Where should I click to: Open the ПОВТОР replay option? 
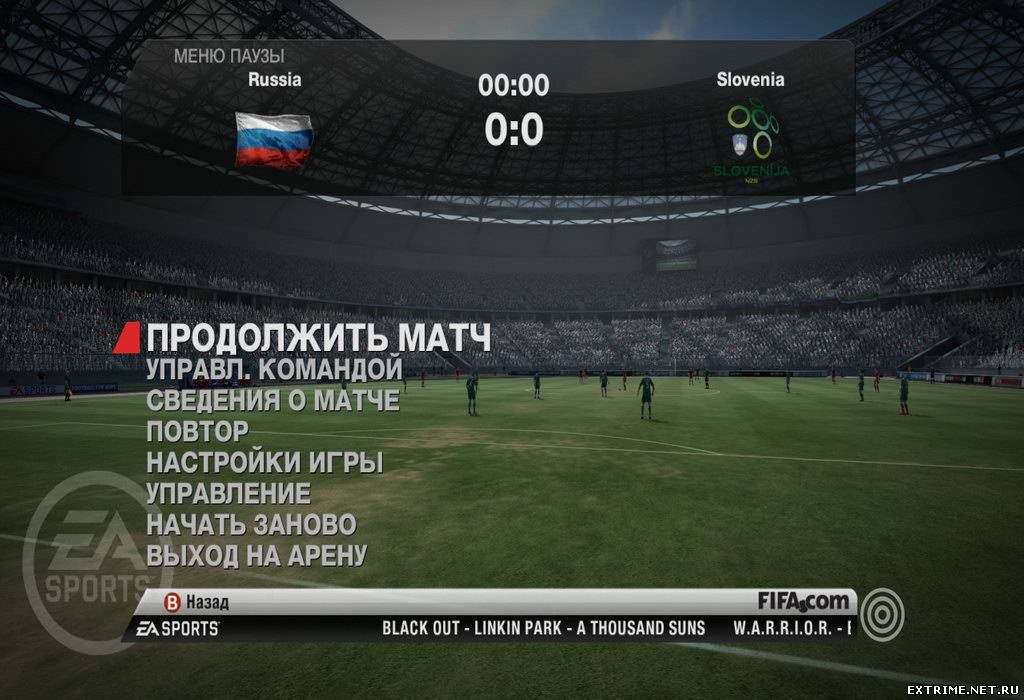coord(197,432)
